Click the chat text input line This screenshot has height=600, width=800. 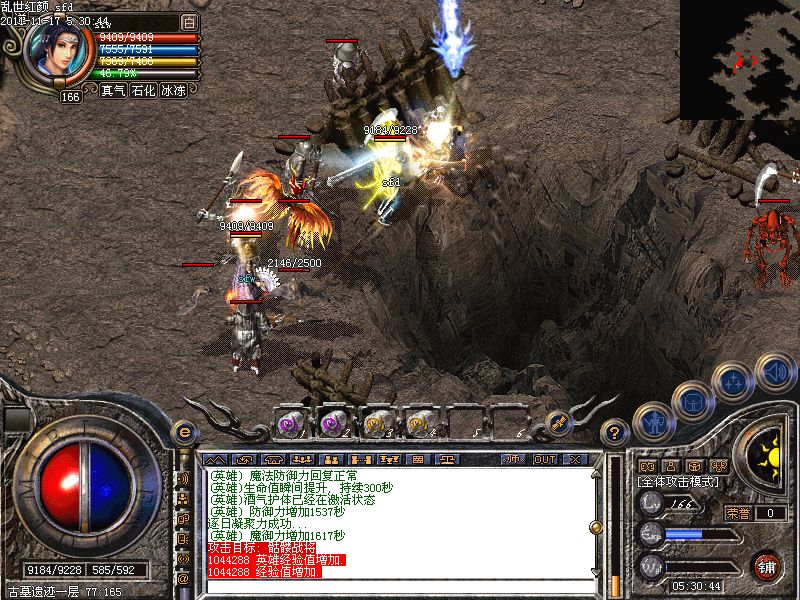pyautogui.click(x=400, y=588)
